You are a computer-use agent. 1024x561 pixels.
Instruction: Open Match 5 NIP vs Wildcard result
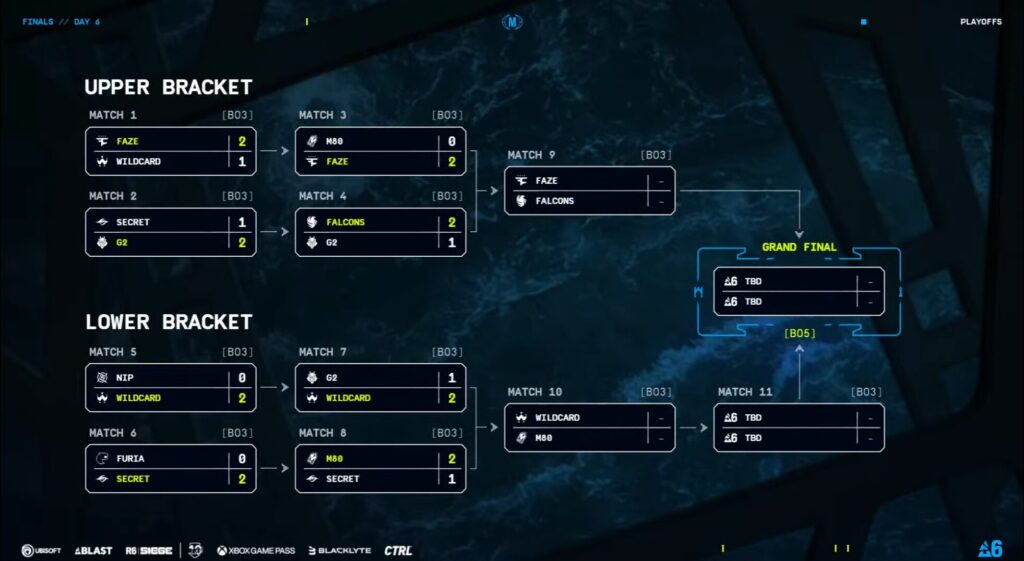click(170, 388)
